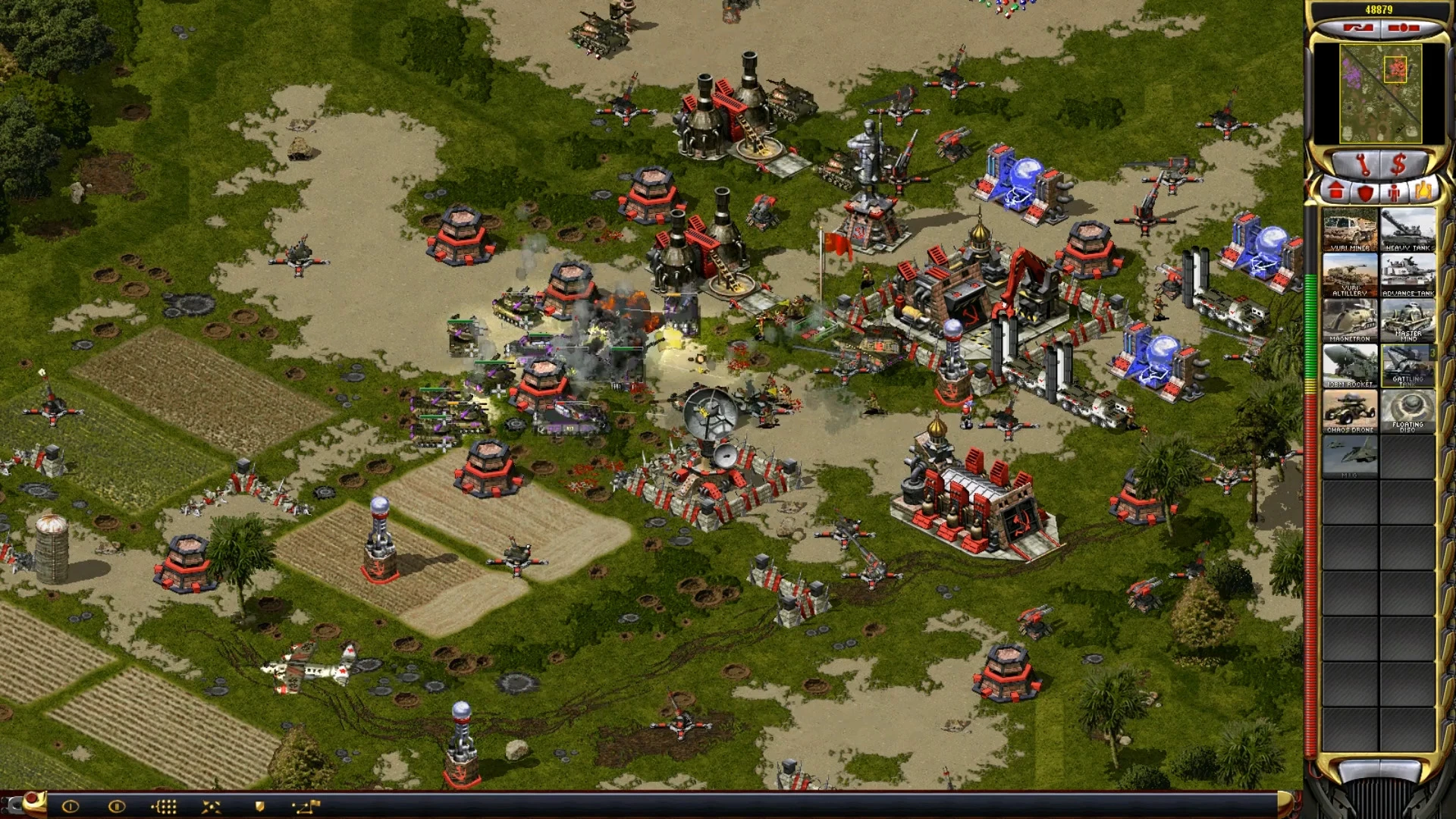The image size is (1456, 819).
Task: Click the radar minimap
Action: 1379,93
